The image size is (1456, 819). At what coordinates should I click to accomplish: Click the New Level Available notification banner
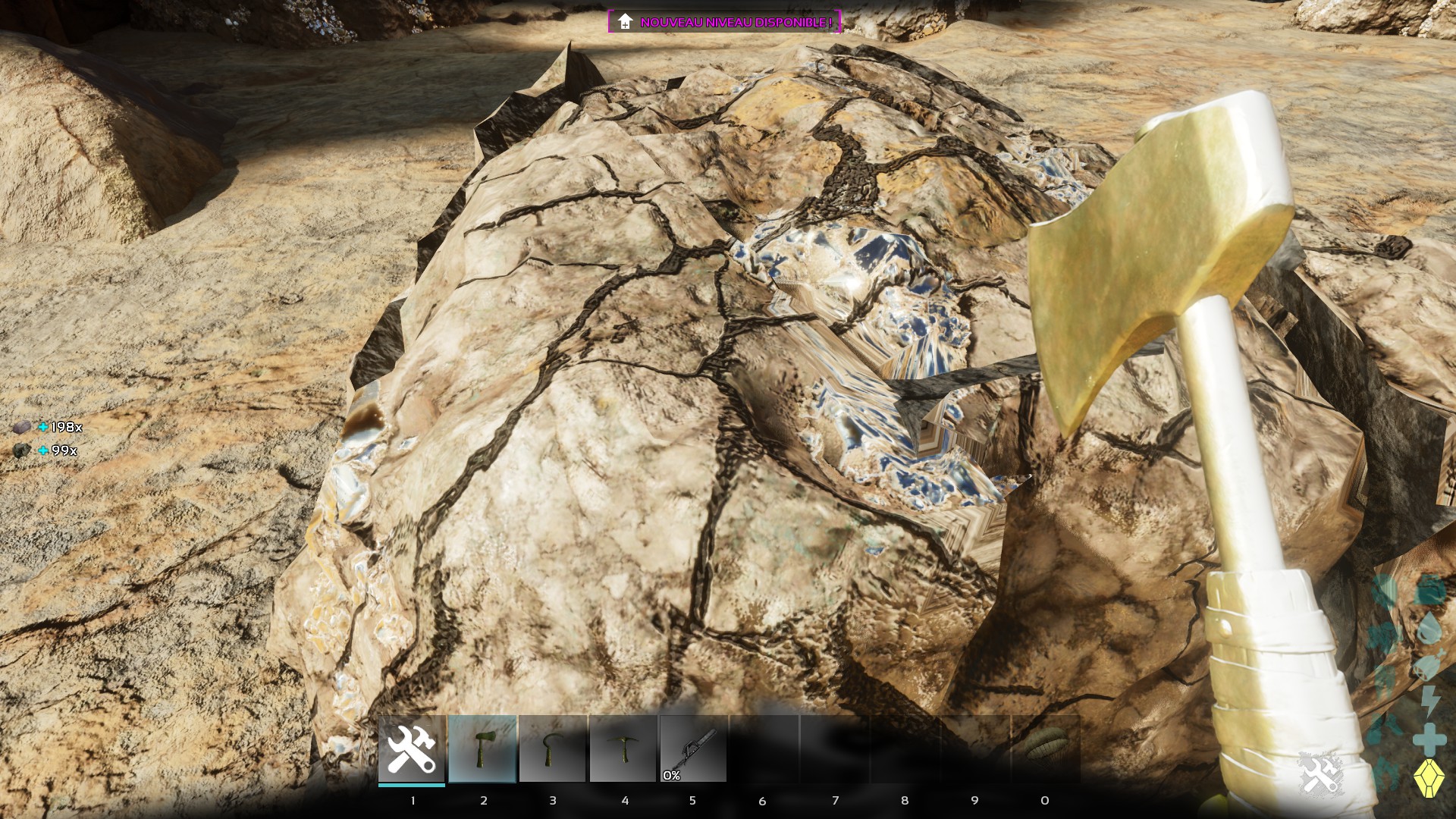pyautogui.click(x=724, y=22)
